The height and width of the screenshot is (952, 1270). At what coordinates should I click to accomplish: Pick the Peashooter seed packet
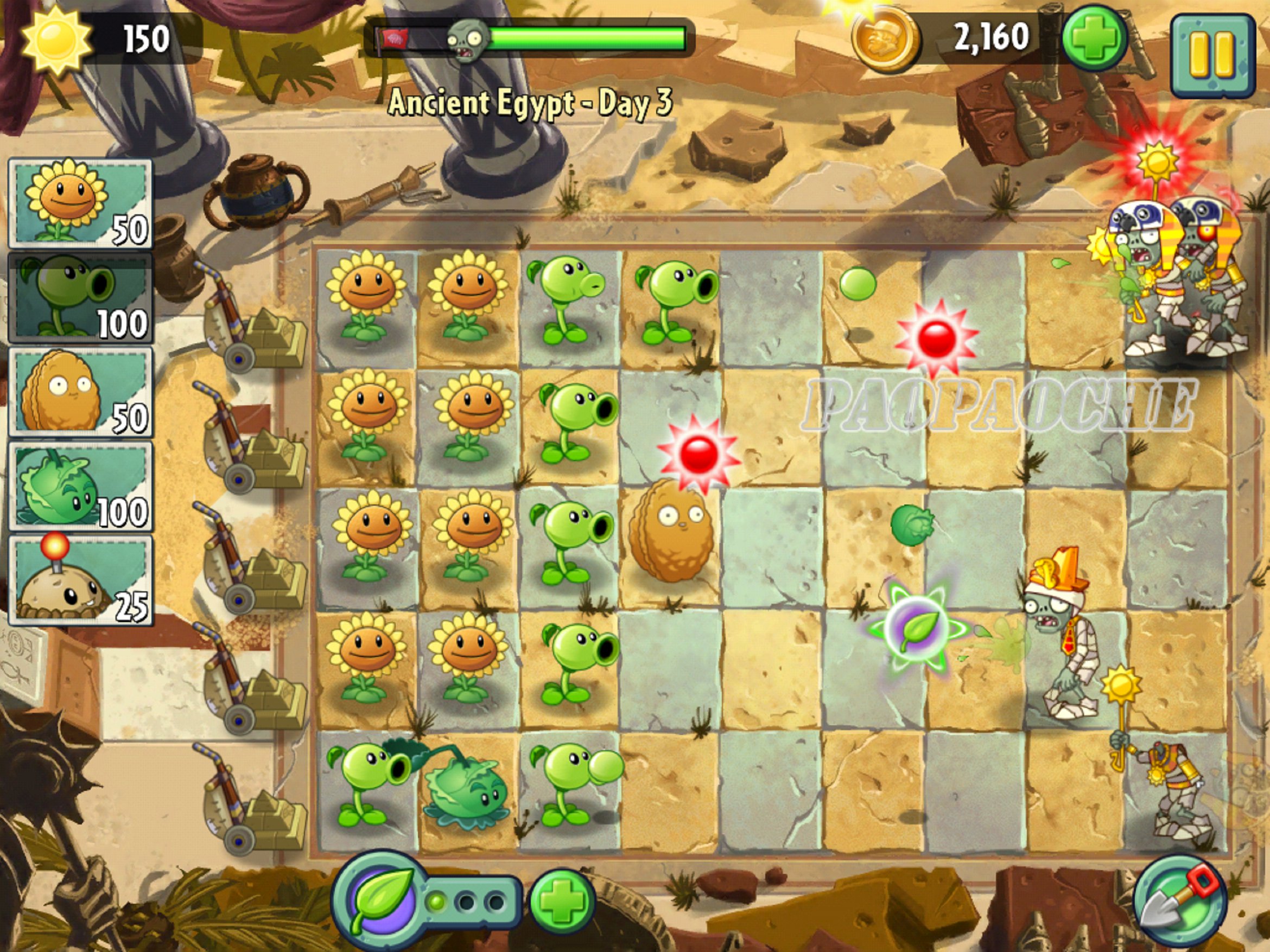[80, 297]
